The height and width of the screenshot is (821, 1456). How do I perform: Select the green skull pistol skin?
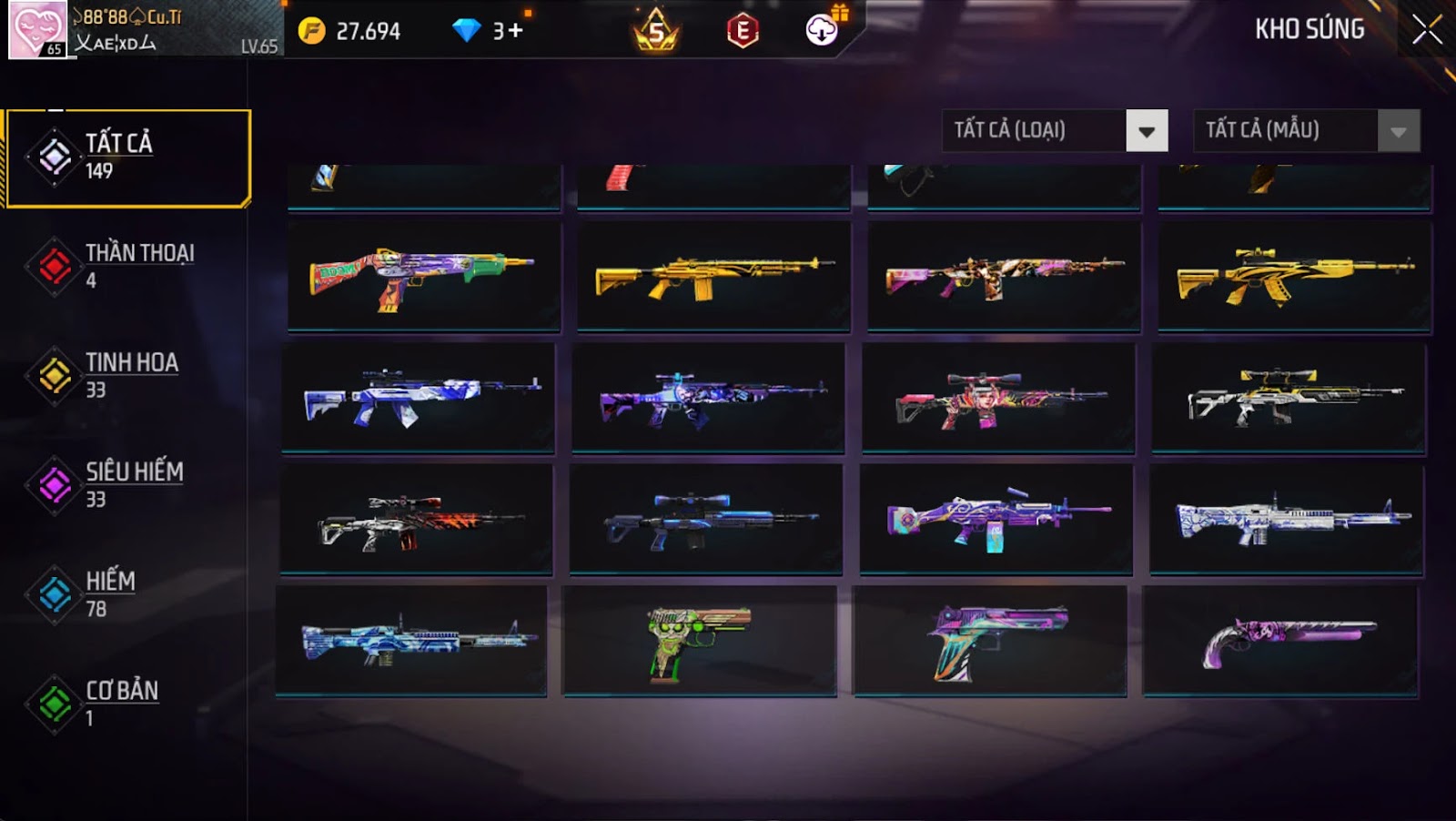click(x=699, y=641)
